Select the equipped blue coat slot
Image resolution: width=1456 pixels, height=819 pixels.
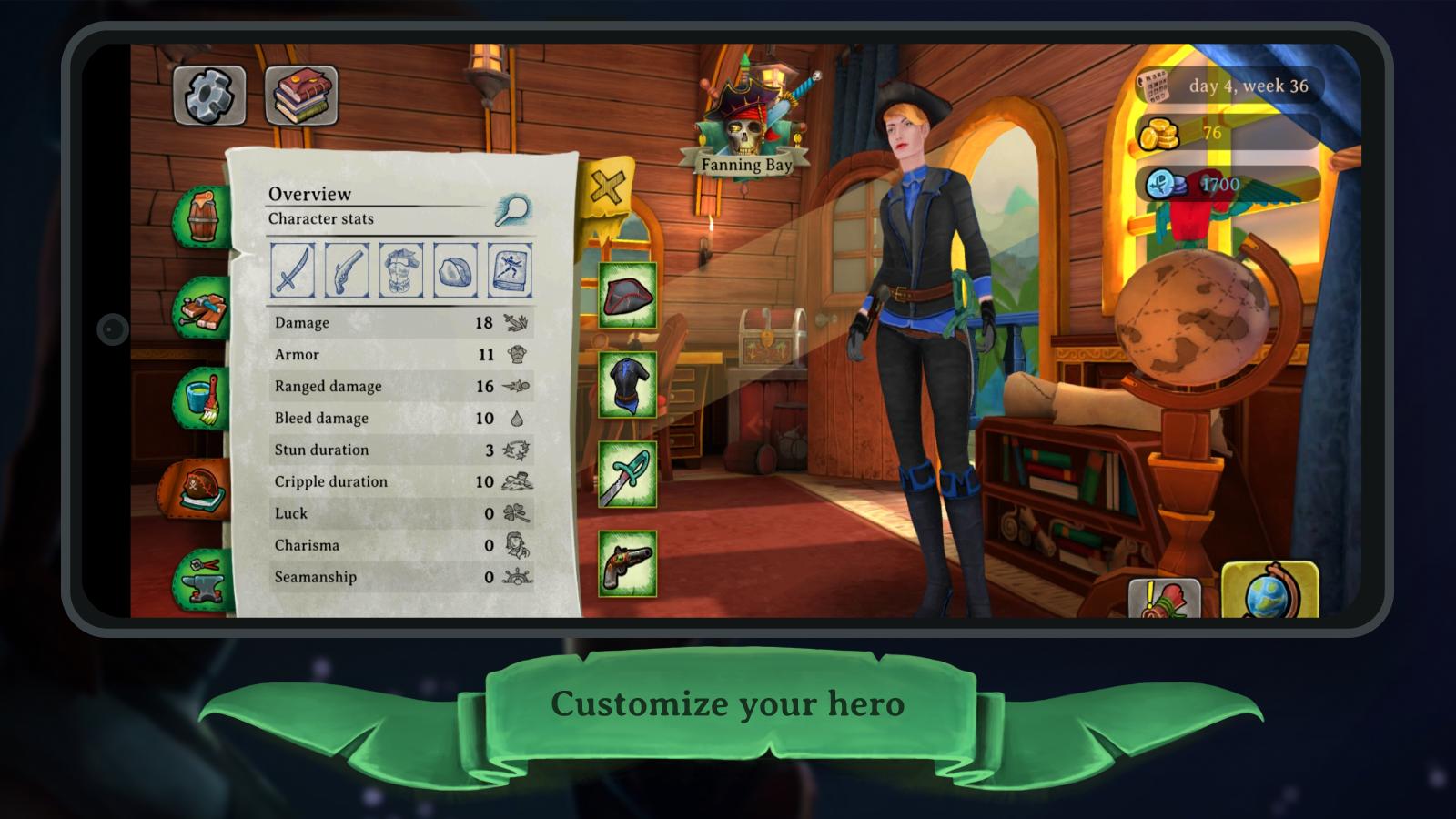pos(628,385)
